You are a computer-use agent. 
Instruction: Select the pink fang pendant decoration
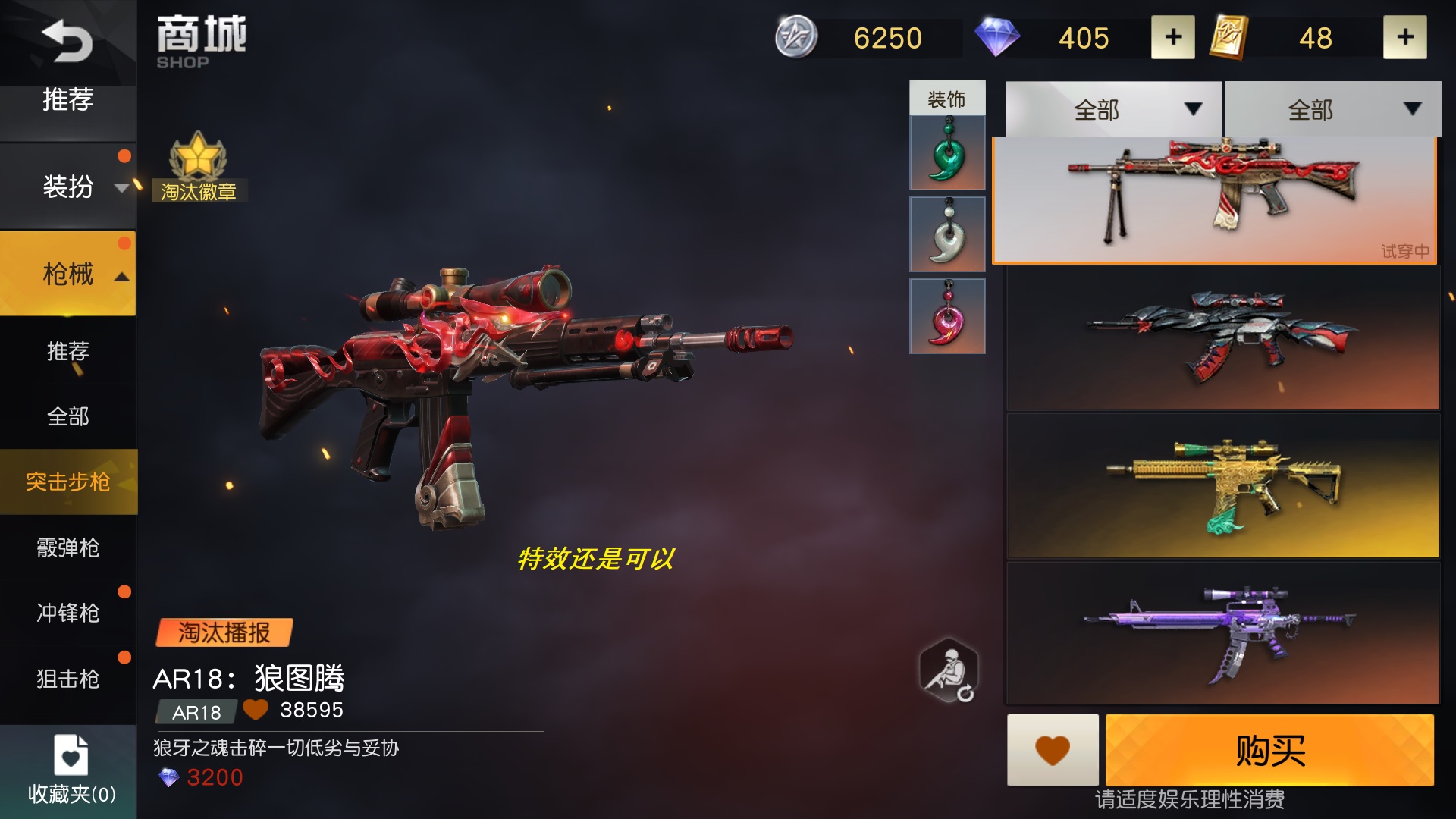pyautogui.click(x=947, y=317)
